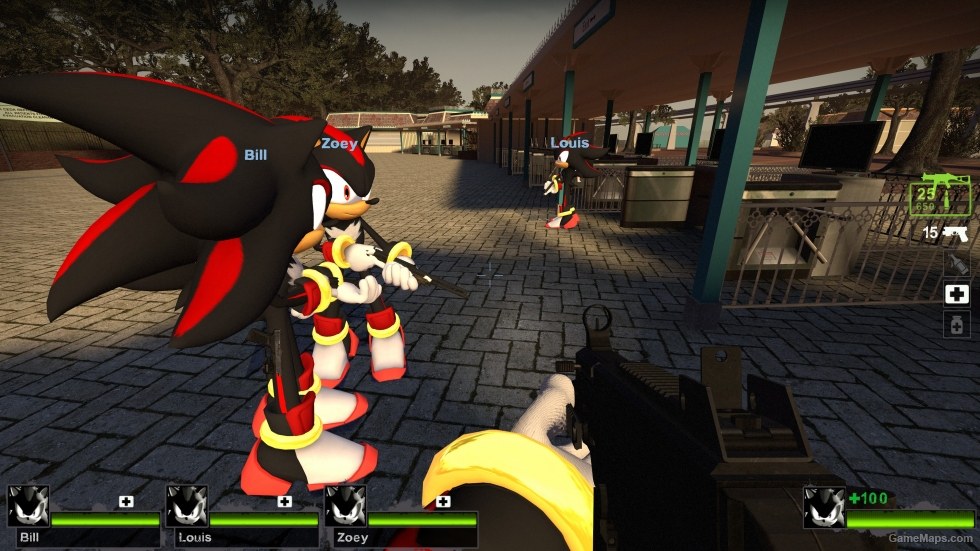Image resolution: width=980 pixels, height=551 pixels.
Task: Click Zoey's teammate portrait
Action: point(346,506)
